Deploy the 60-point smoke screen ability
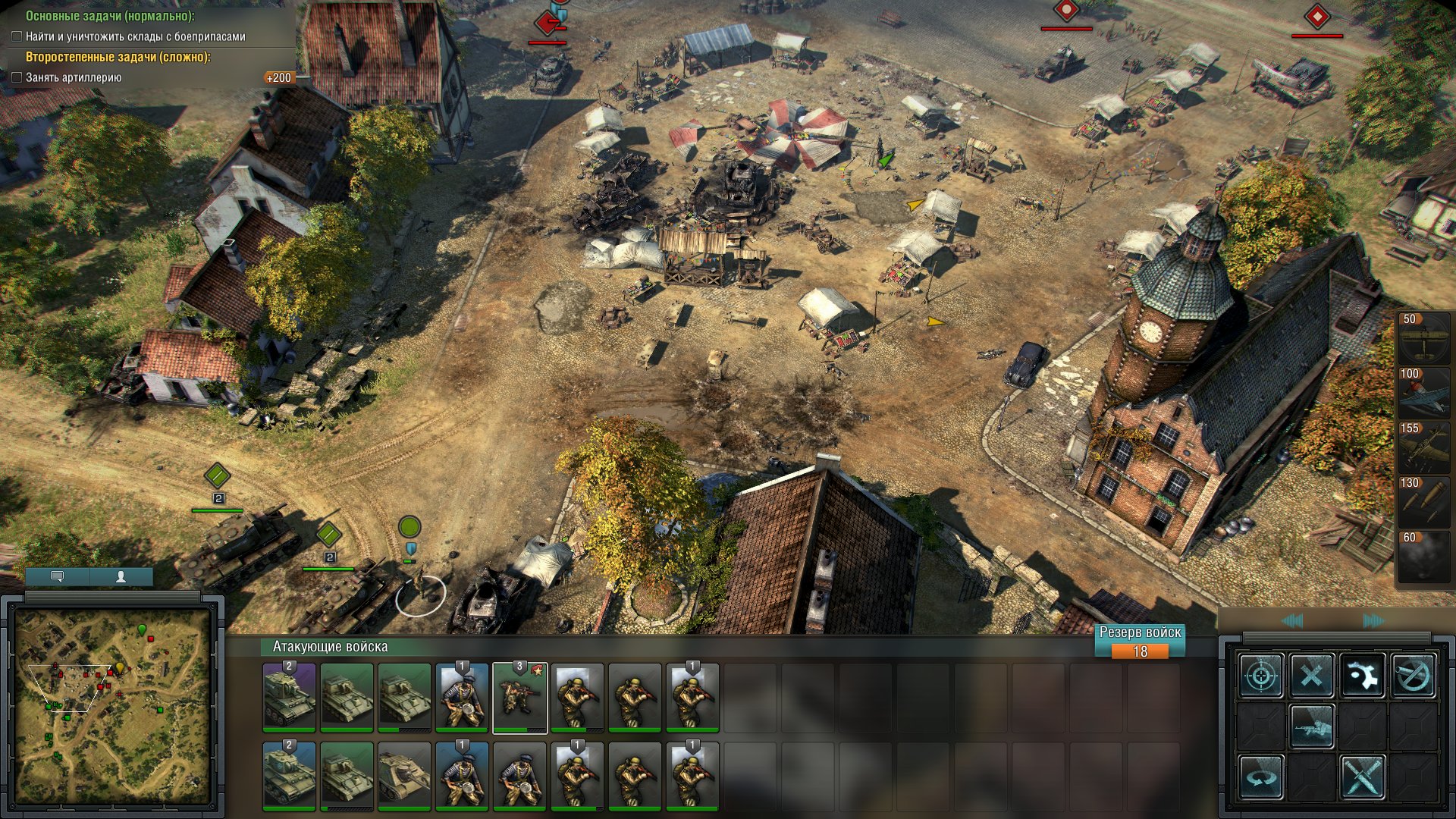This screenshot has width=1456, height=819. coord(1423,556)
